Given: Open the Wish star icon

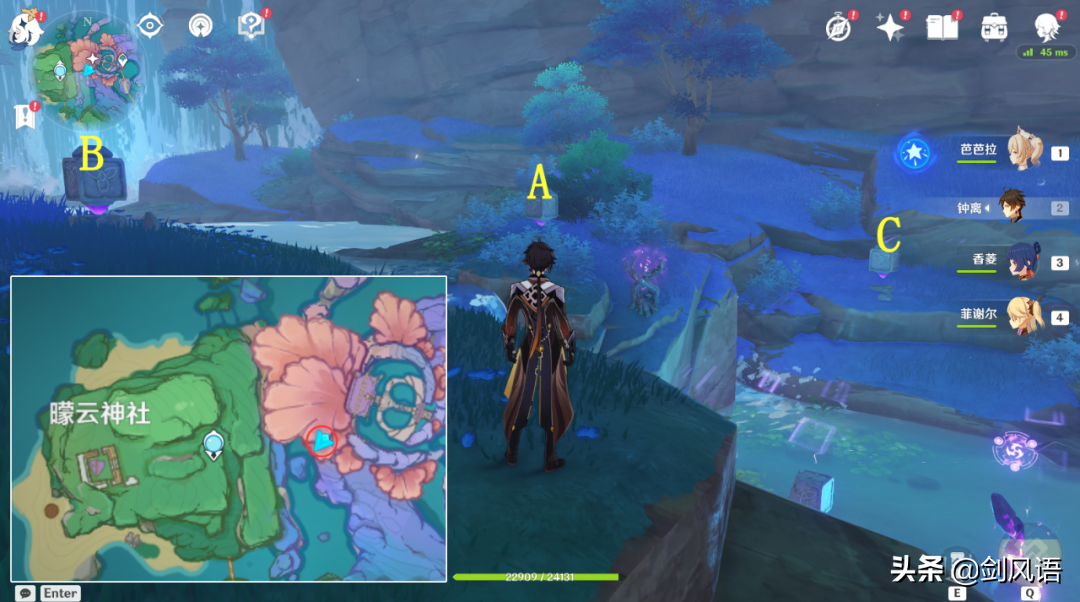Looking at the screenshot, I should pyautogui.click(x=889, y=28).
